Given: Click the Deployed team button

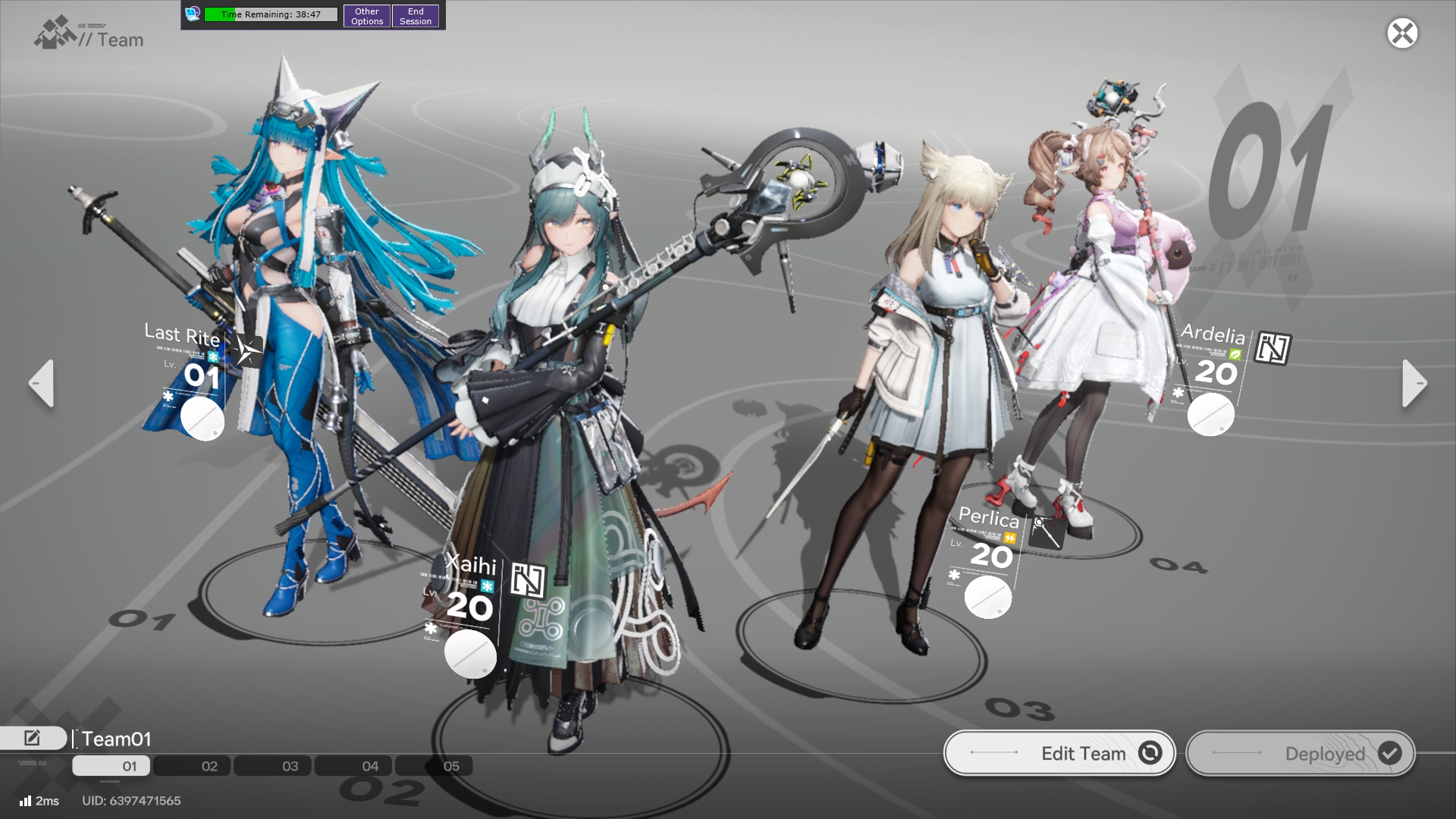Looking at the screenshot, I should tap(1301, 753).
